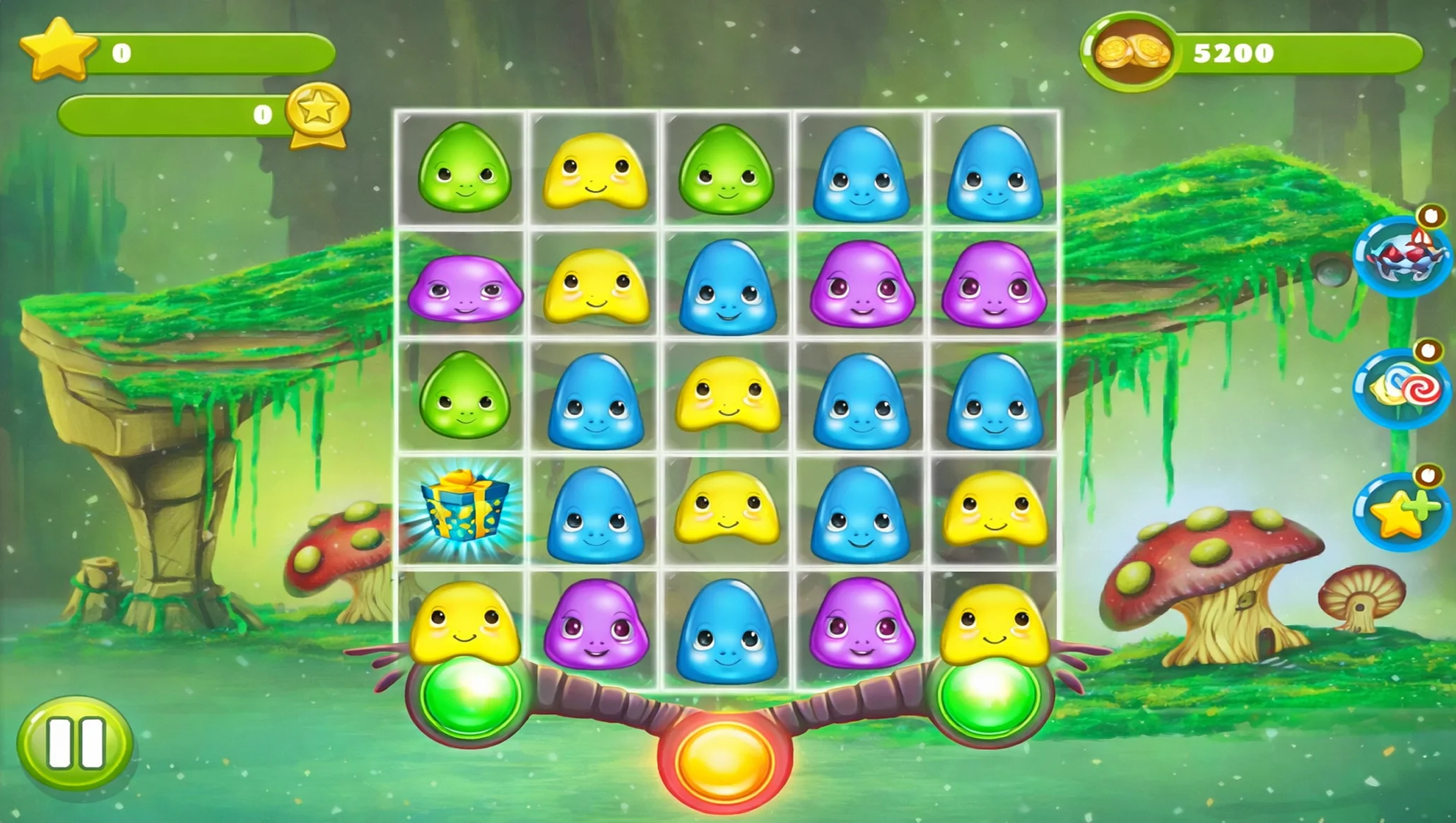Tap the right green orb button

point(988,695)
